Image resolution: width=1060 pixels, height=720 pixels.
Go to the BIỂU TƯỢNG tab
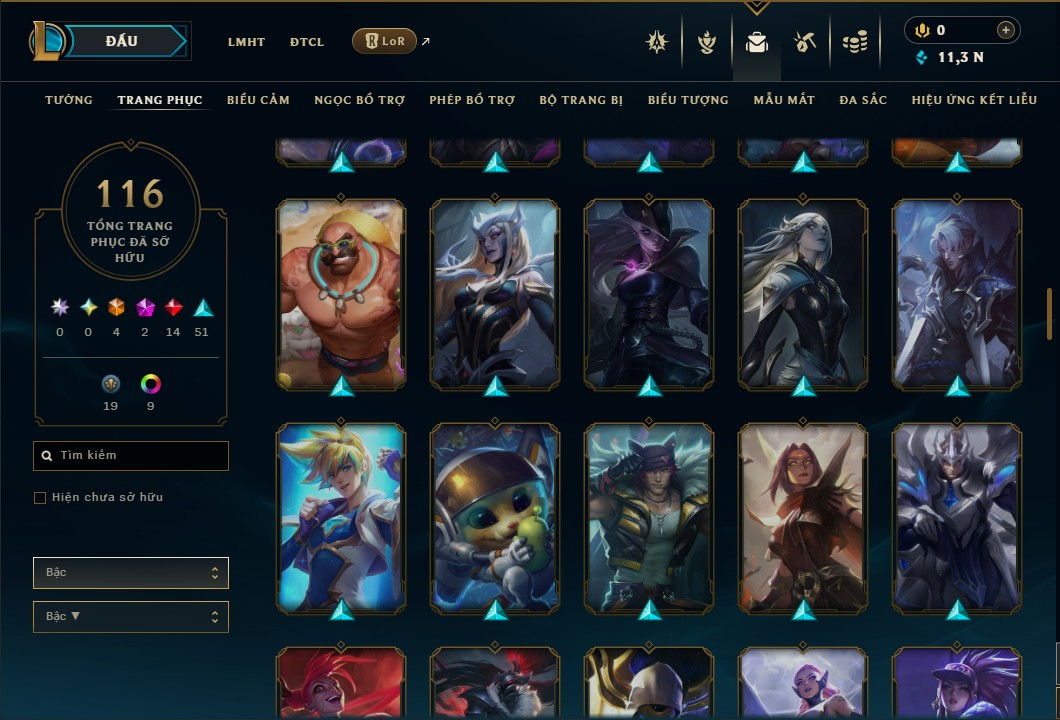pos(688,100)
